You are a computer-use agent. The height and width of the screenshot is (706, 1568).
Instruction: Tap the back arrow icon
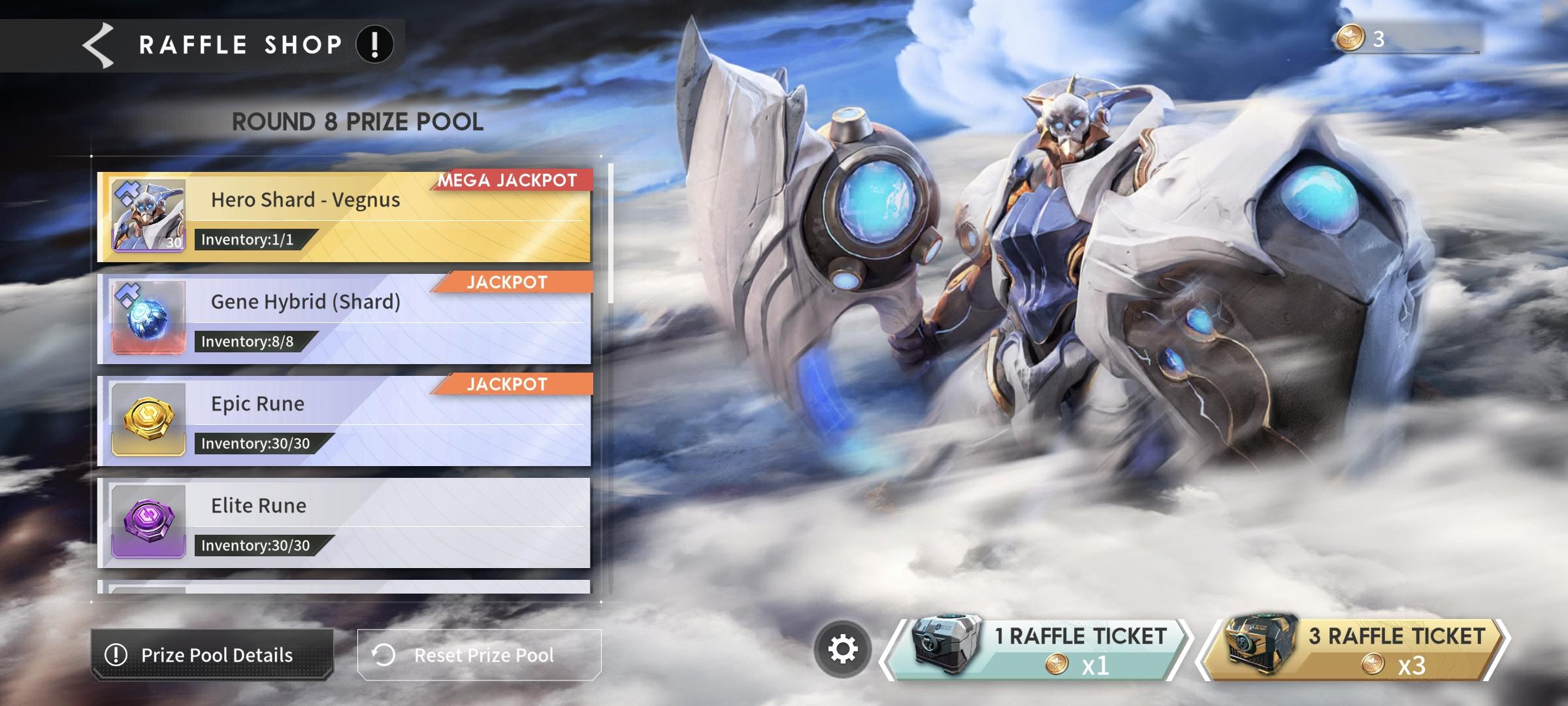click(97, 44)
